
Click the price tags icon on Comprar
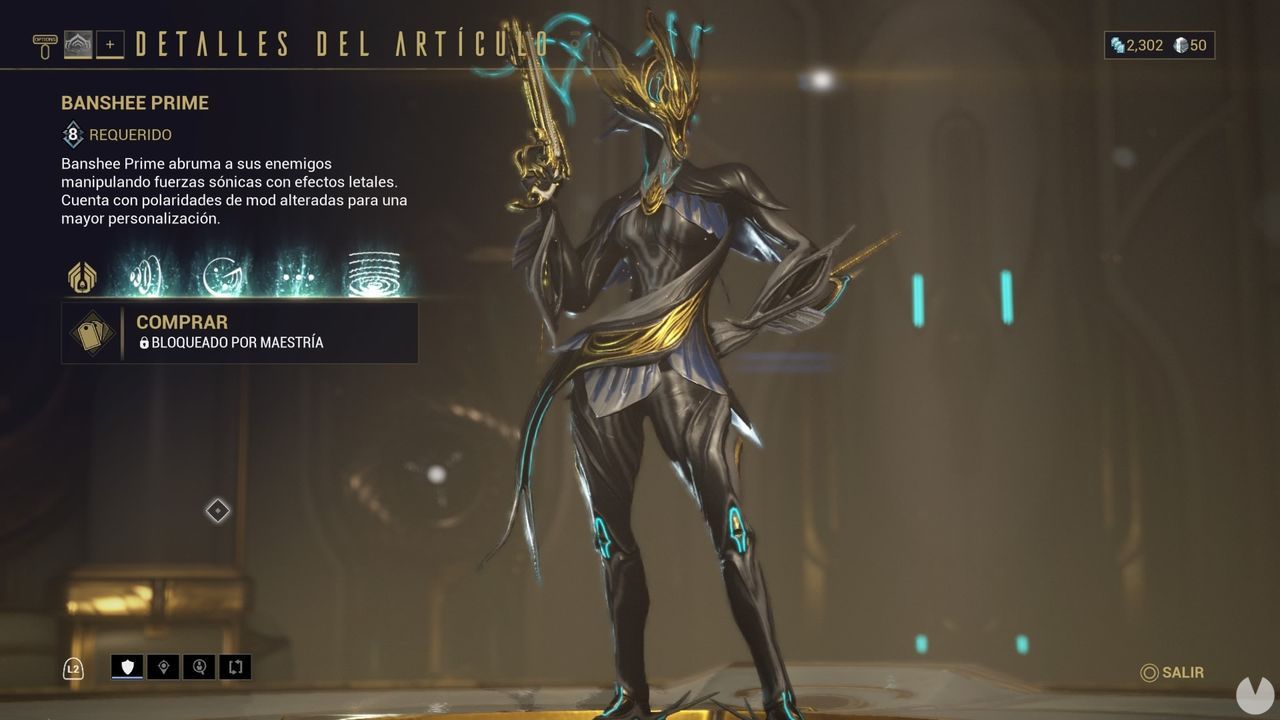tap(93, 332)
